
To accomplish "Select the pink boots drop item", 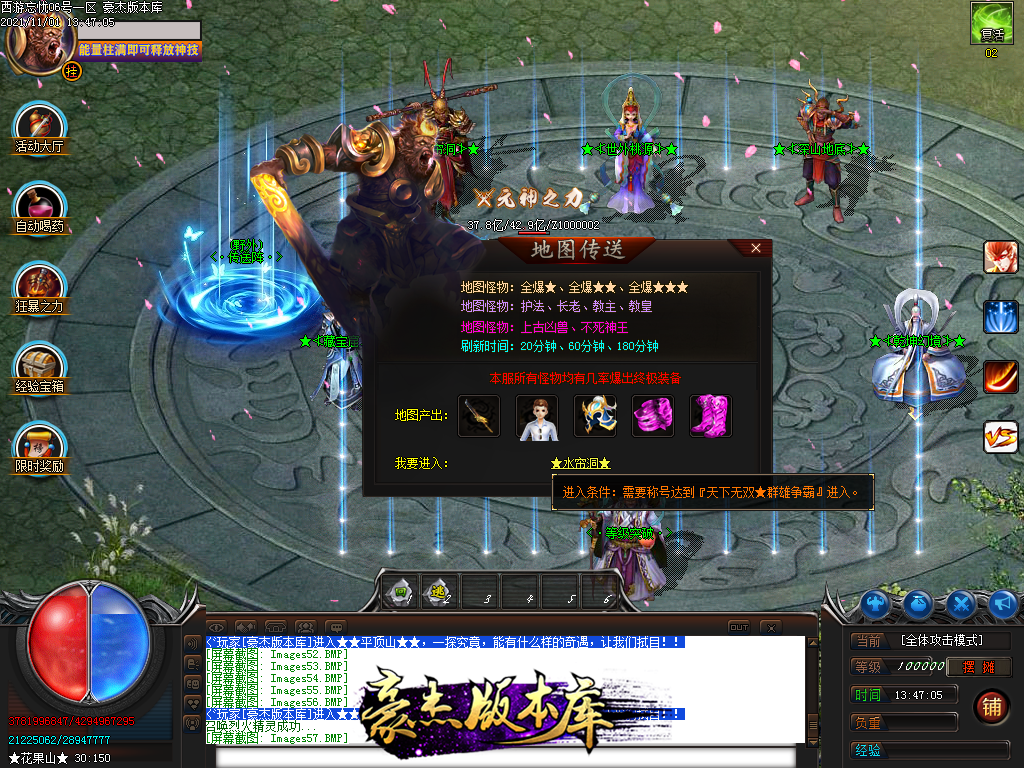I will pos(711,416).
